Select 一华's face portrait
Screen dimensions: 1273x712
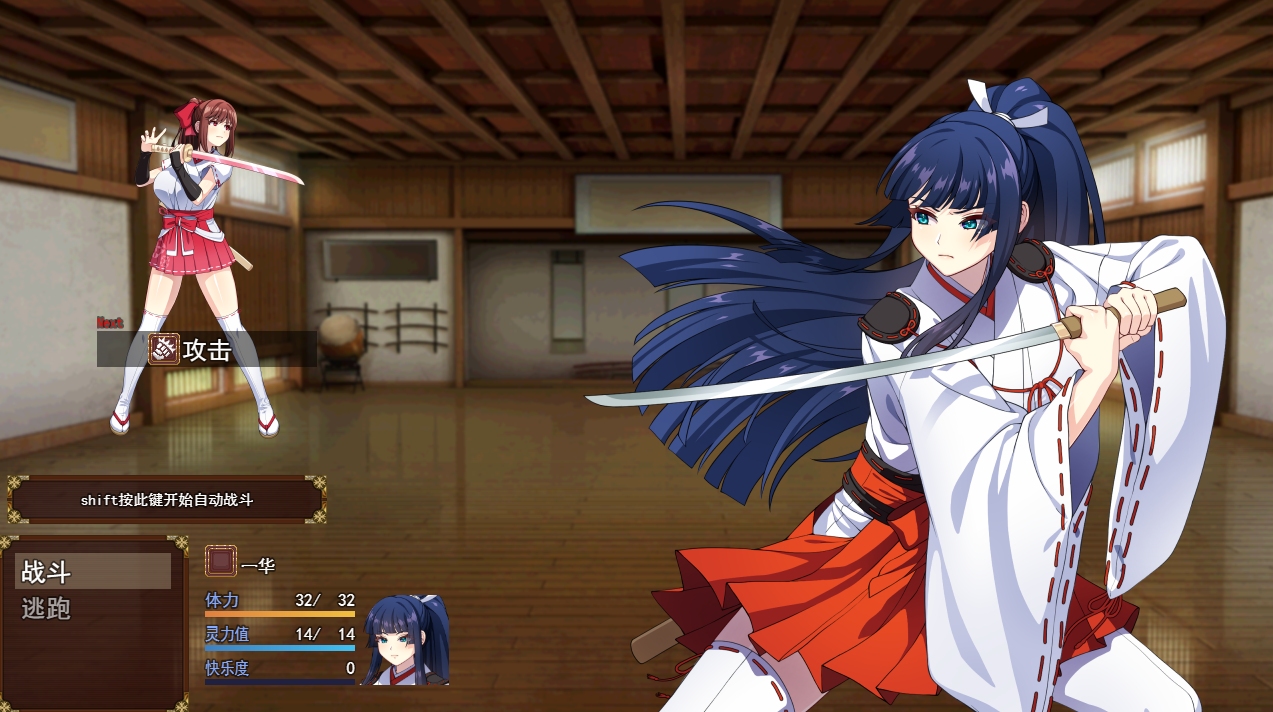(x=406, y=640)
